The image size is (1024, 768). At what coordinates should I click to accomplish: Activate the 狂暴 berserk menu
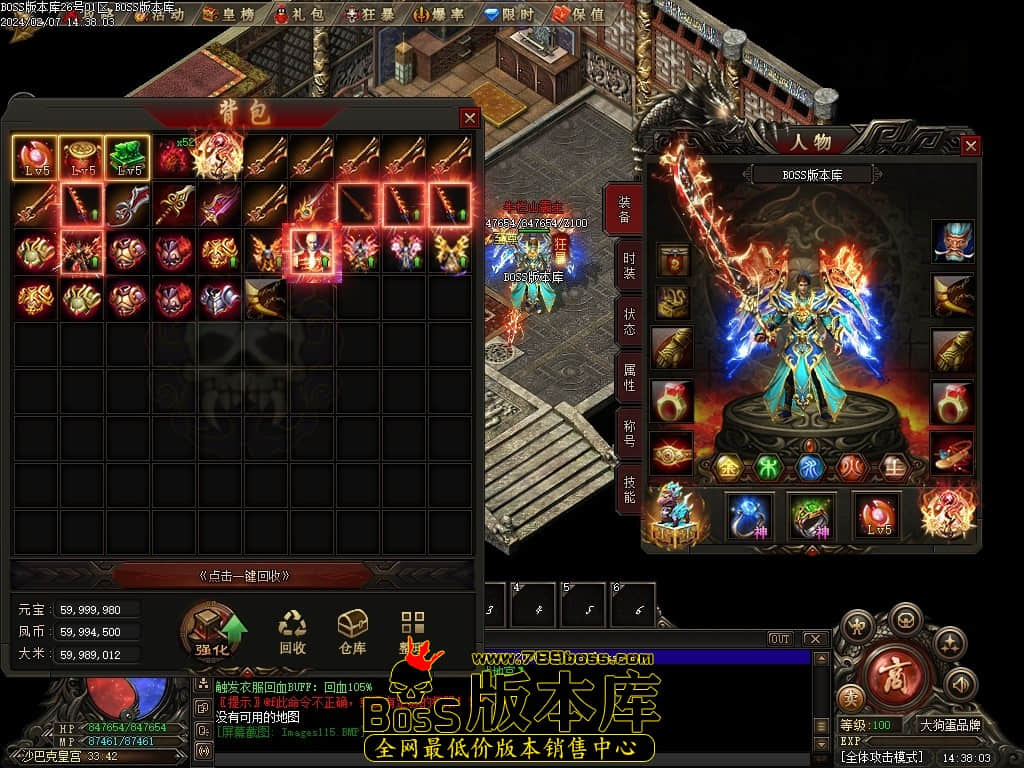click(372, 15)
